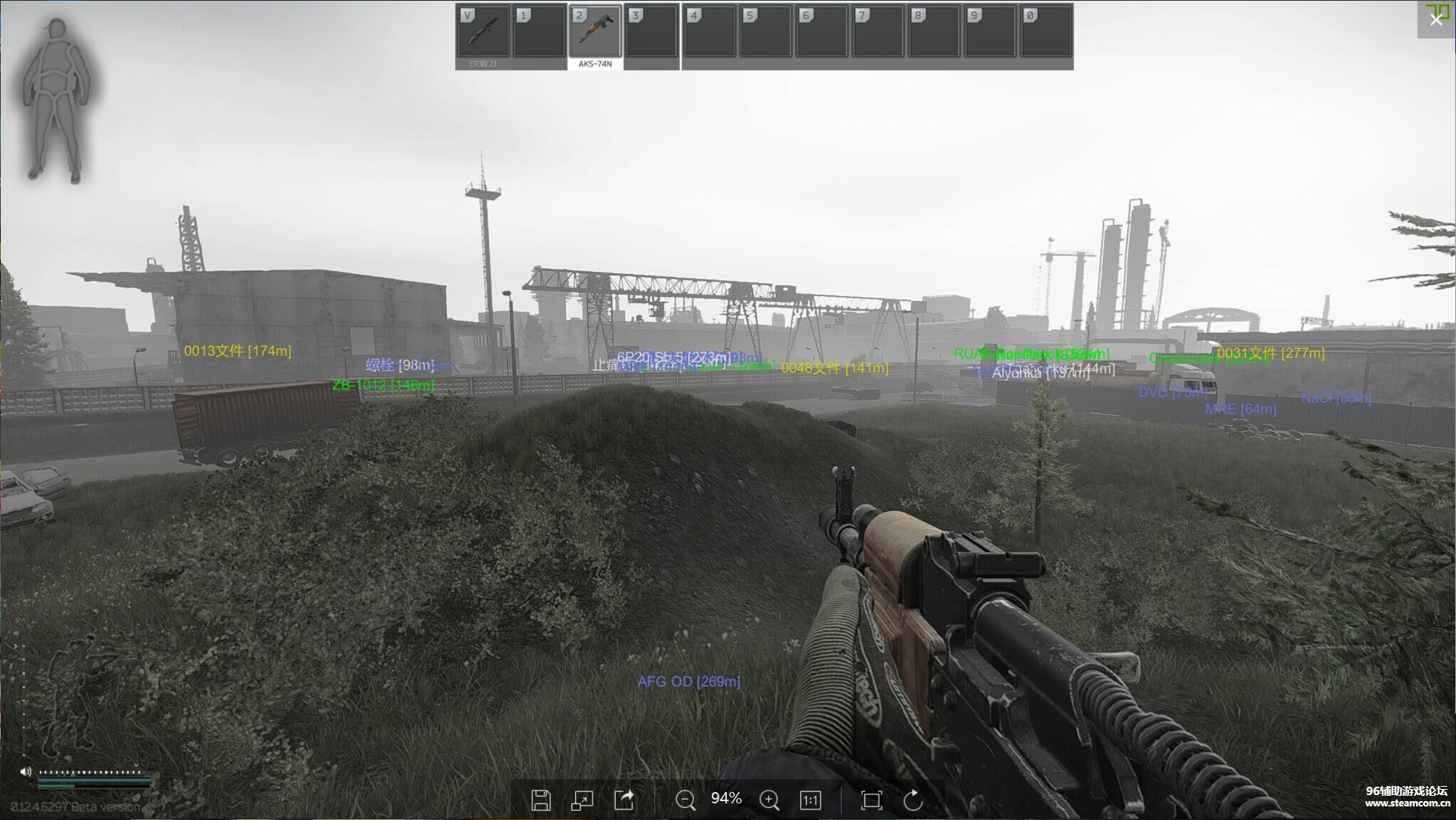This screenshot has height=820, width=1456.
Task: Zoom out with the minus magnifier icon
Action: point(685,800)
